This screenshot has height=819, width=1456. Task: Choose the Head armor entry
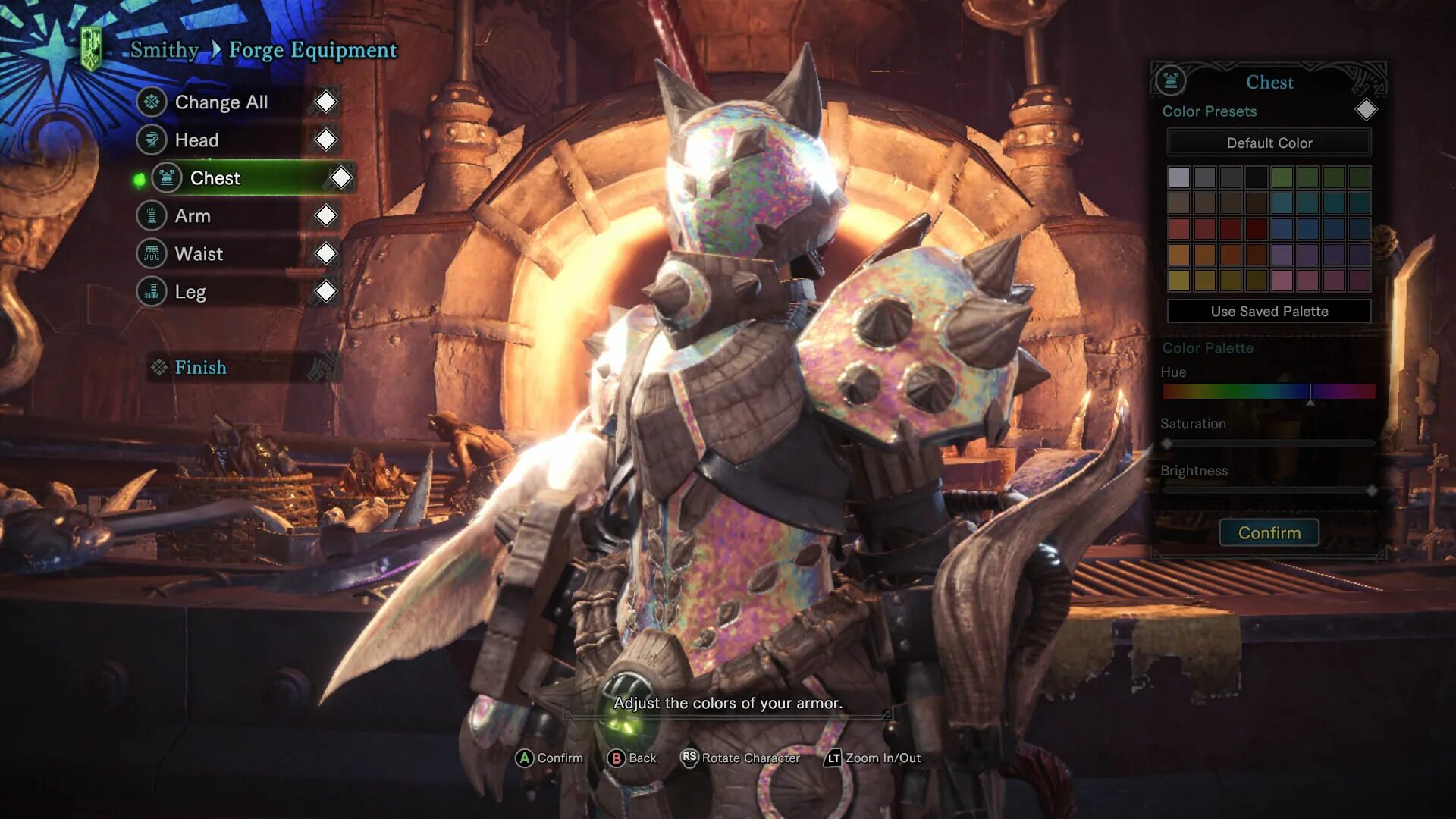coord(196,140)
